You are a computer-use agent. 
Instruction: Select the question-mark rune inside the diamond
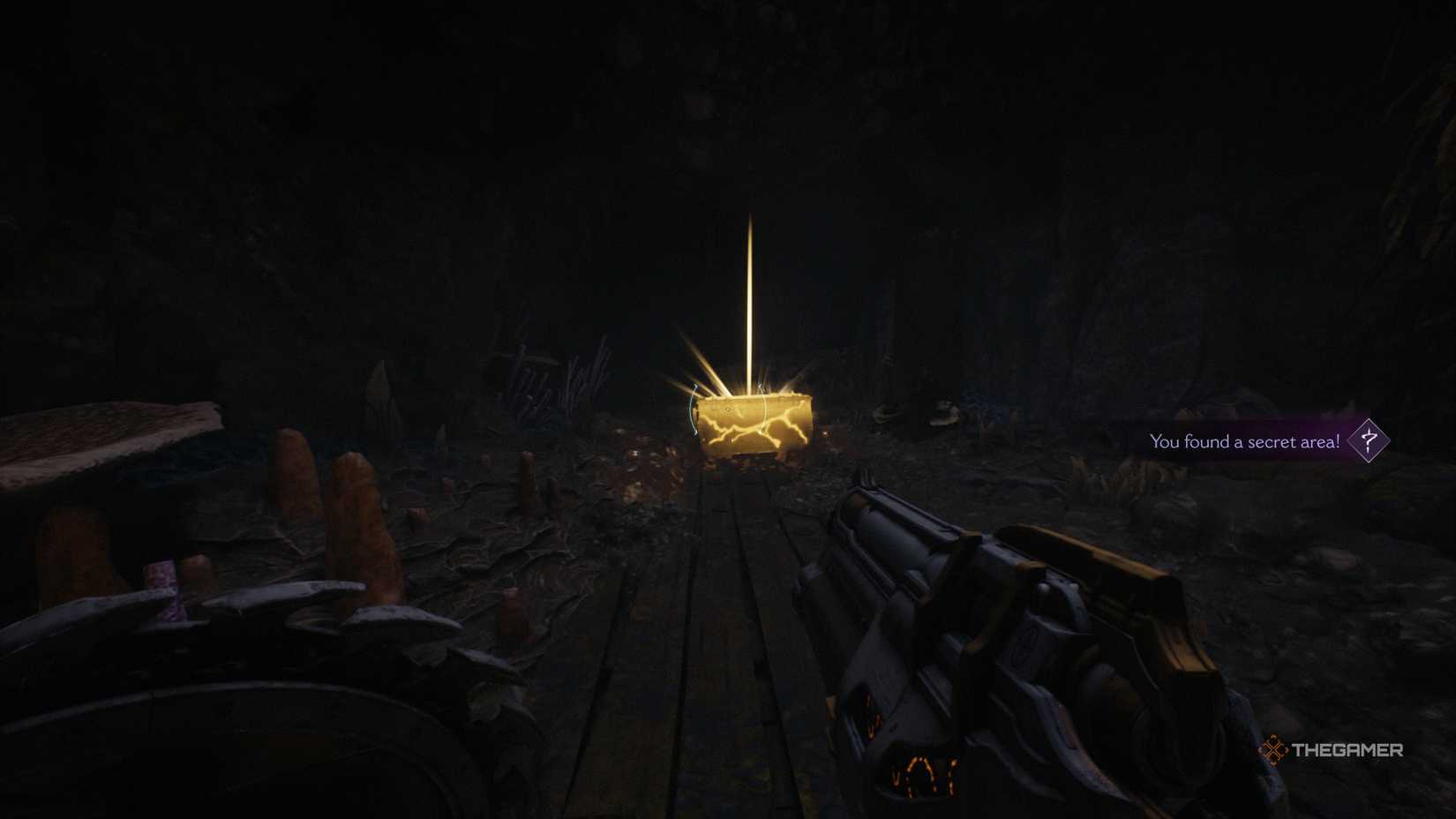coord(1369,440)
